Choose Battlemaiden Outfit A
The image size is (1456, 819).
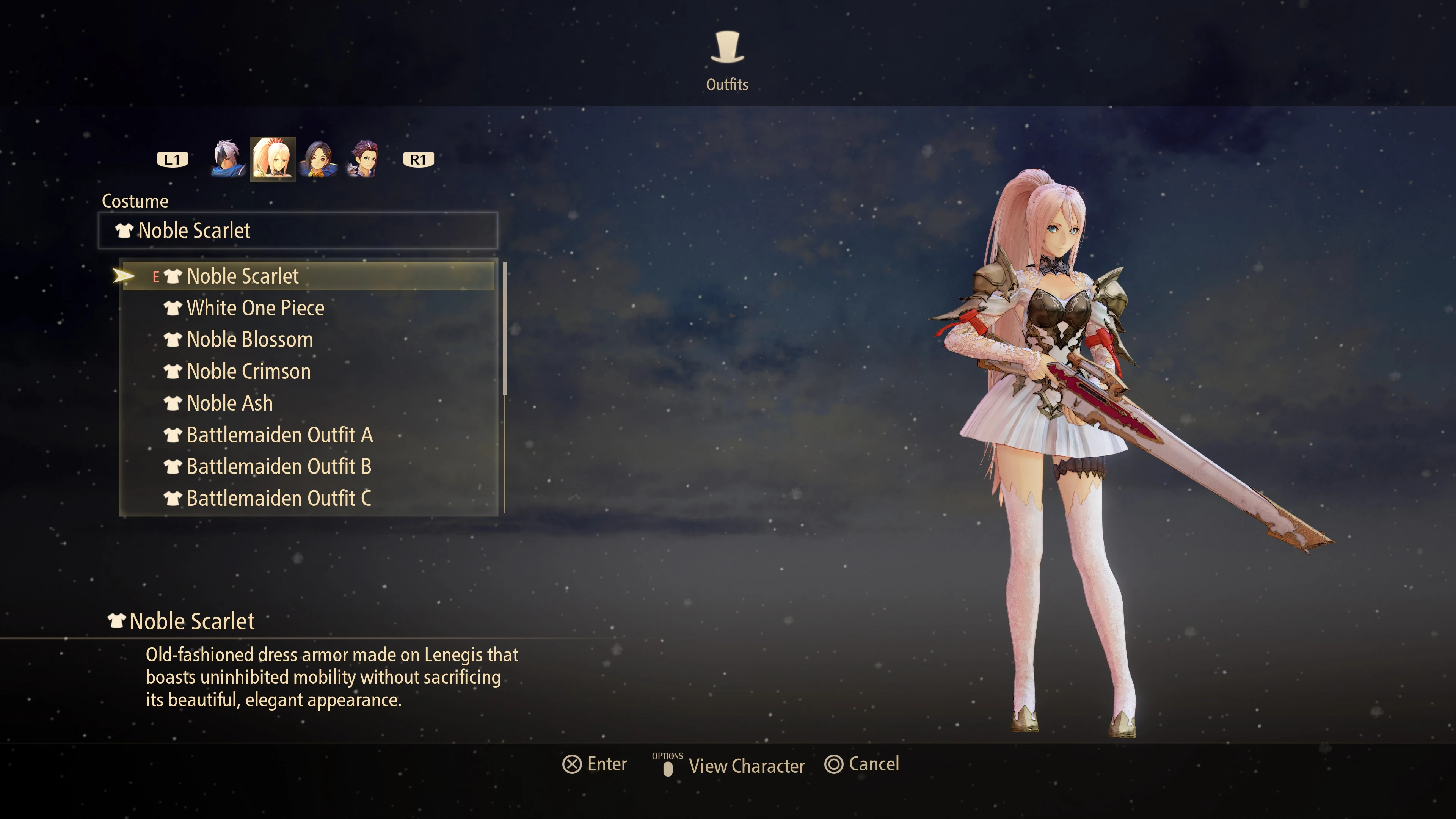pos(280,435)
